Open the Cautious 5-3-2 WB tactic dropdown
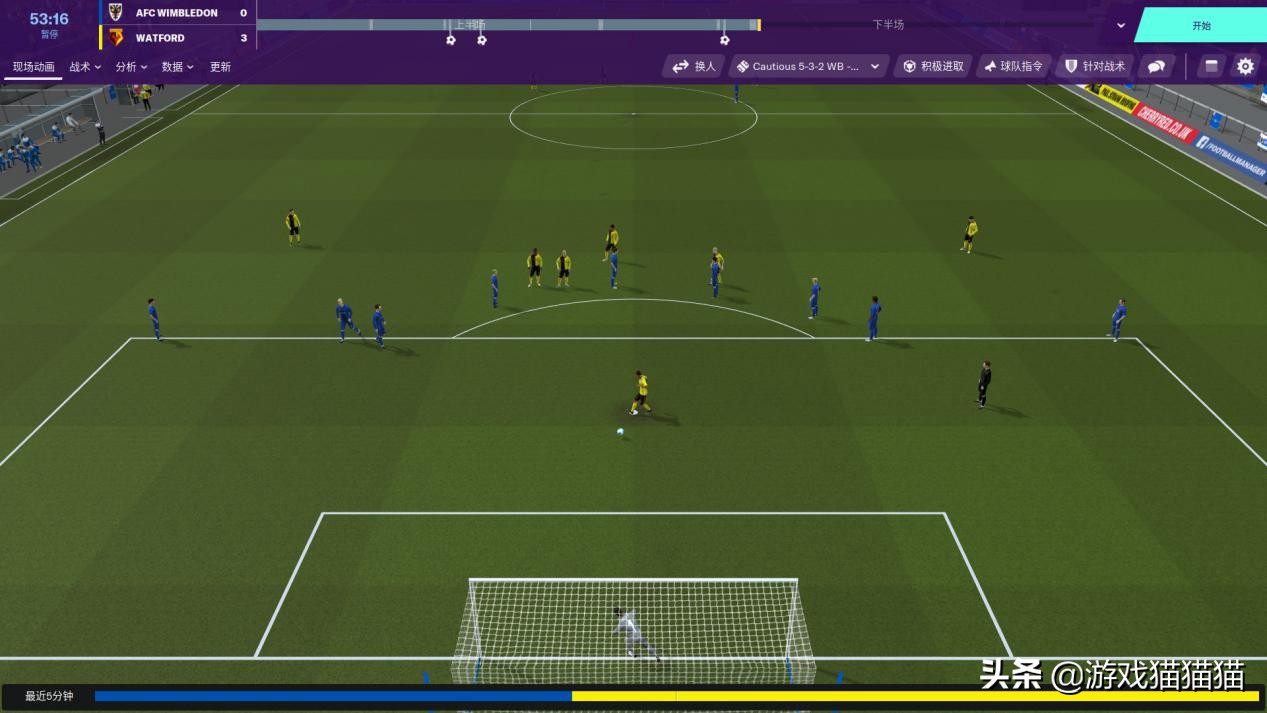The width and height of the screenshot is (1267, 713). pyautogui.click(x=809, y=66)
